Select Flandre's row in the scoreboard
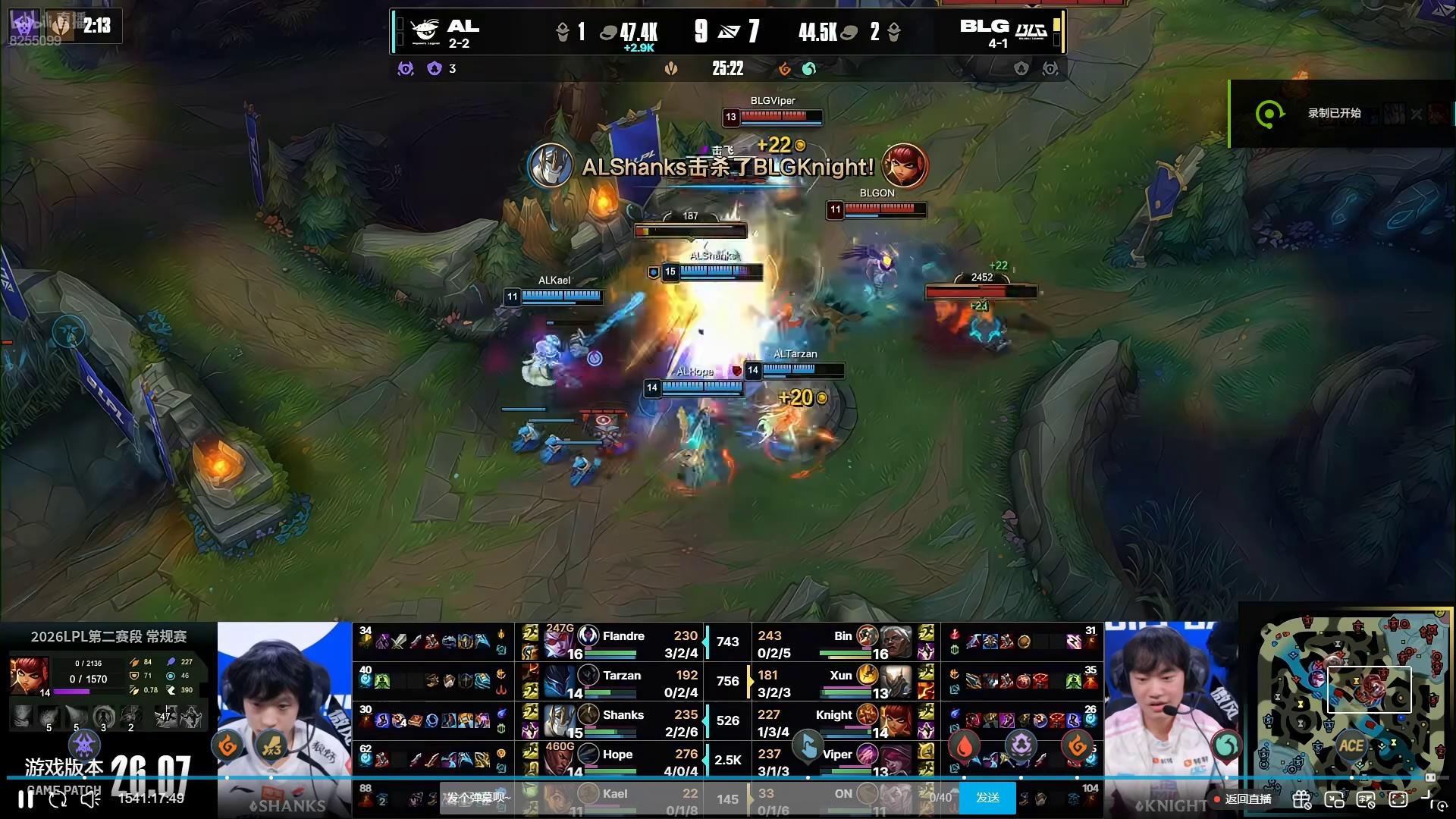This screenshot has width=1456, height=819. point(622,642)
